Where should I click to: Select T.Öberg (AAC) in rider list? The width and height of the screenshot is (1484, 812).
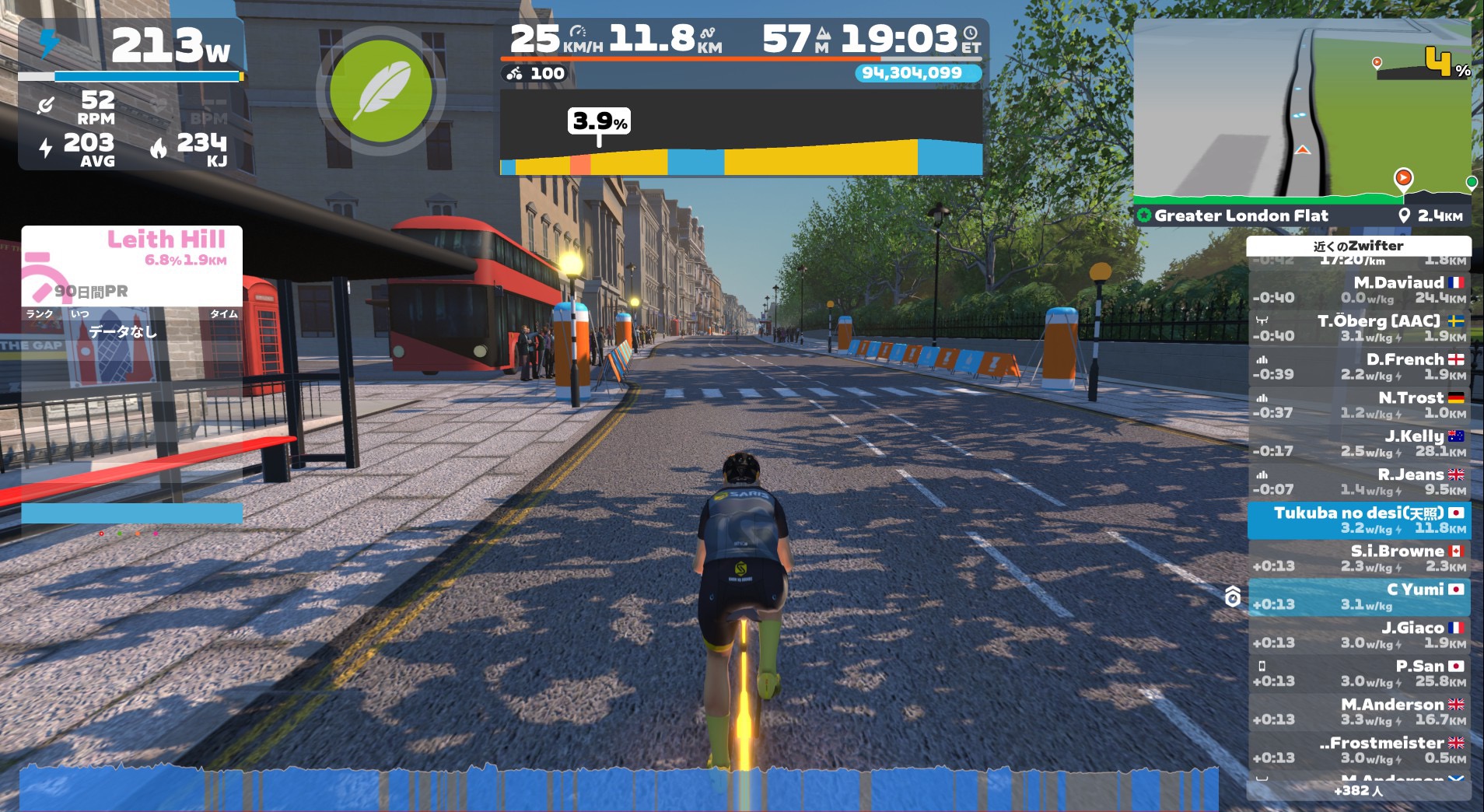(x=1359, y=327)
